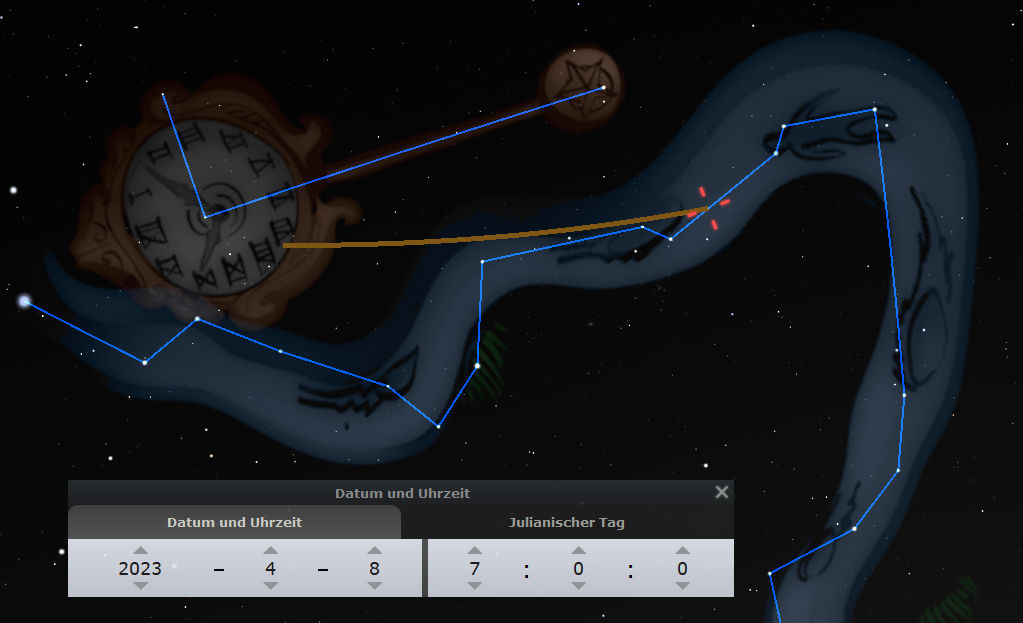This screenshot has height=623, width=1023.
Task: Click the hour field showing 7
Action: [474, 568]
